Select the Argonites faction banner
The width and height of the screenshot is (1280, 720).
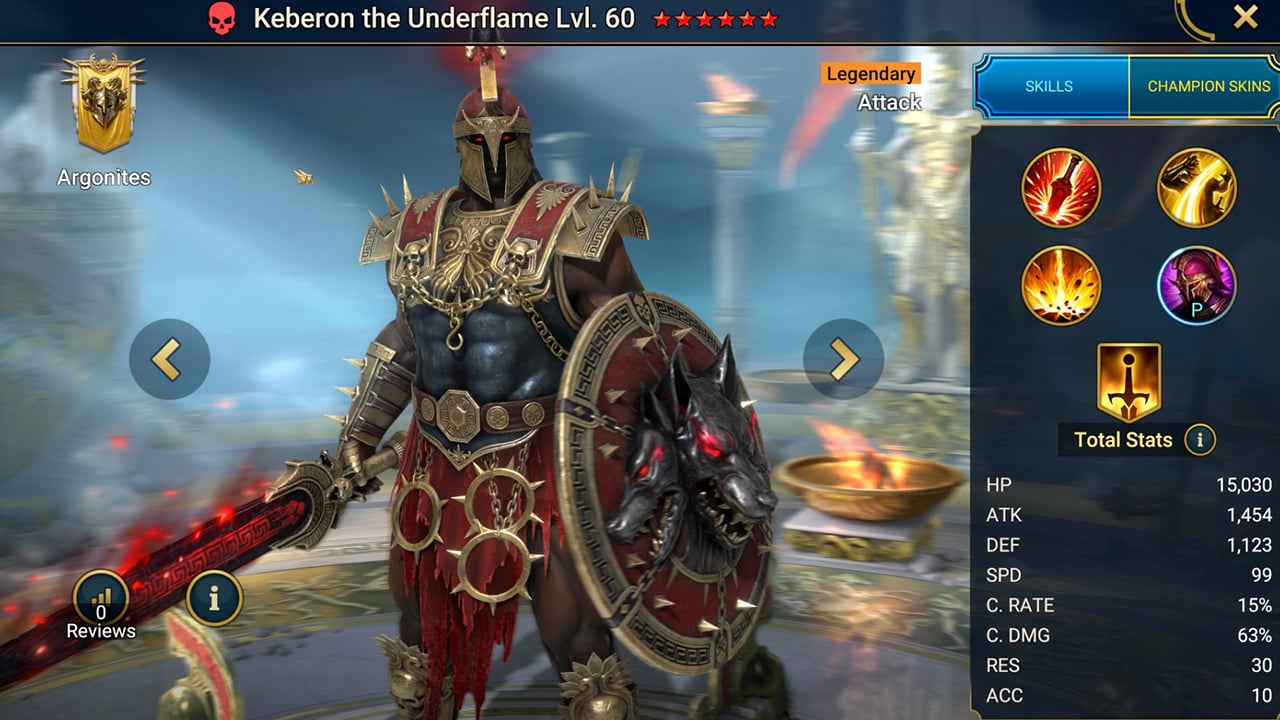click(103, 105)
